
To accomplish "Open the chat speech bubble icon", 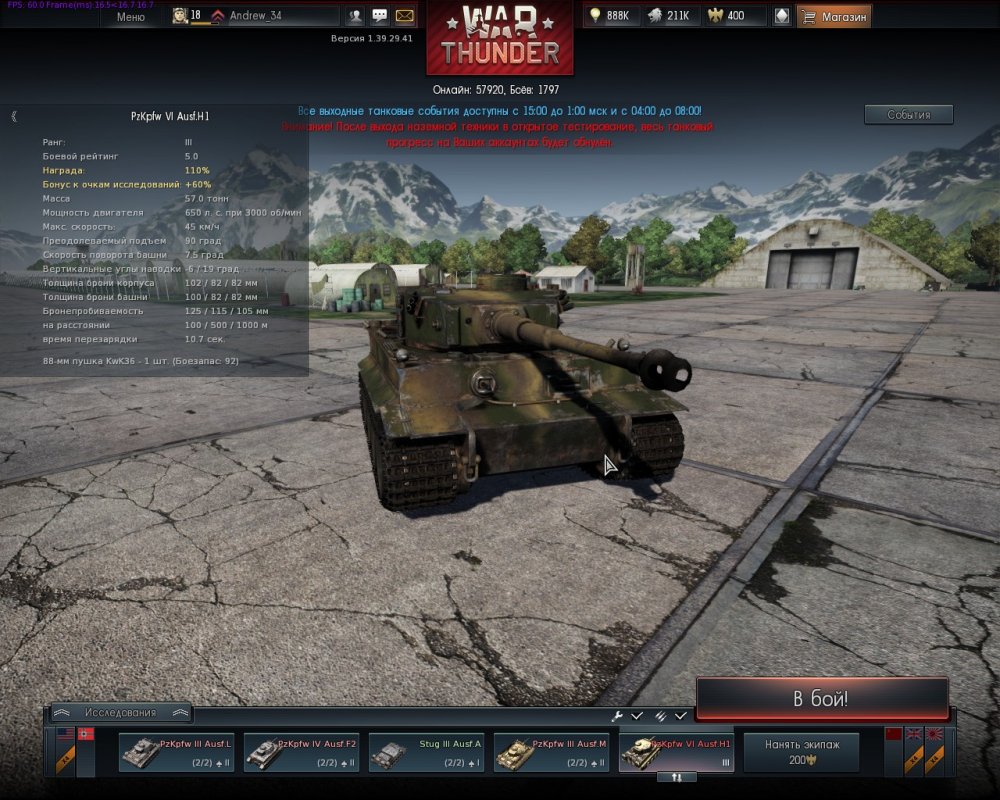I will coord(380,16).
